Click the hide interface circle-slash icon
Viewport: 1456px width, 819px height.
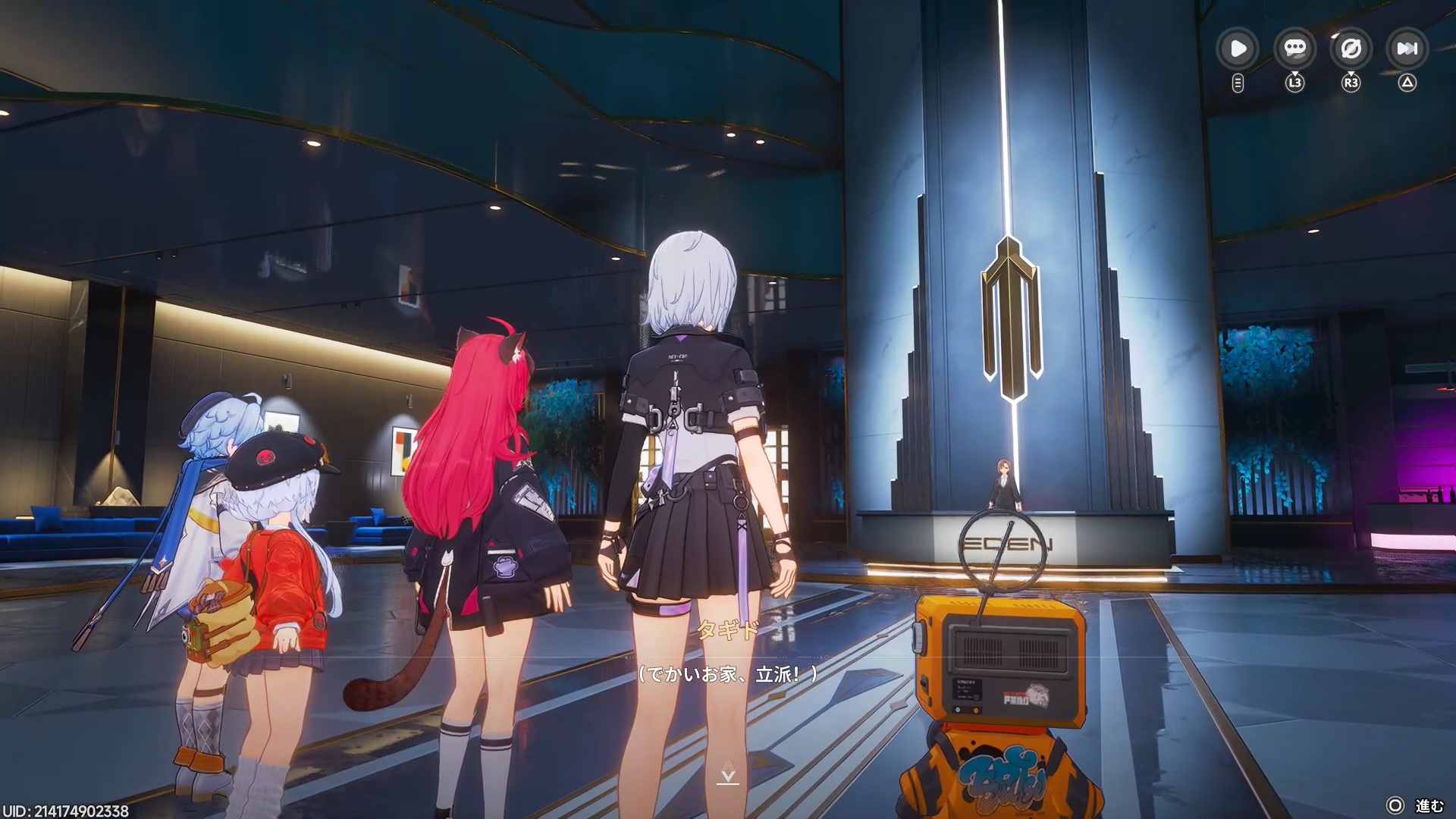tap(1351, 49)
